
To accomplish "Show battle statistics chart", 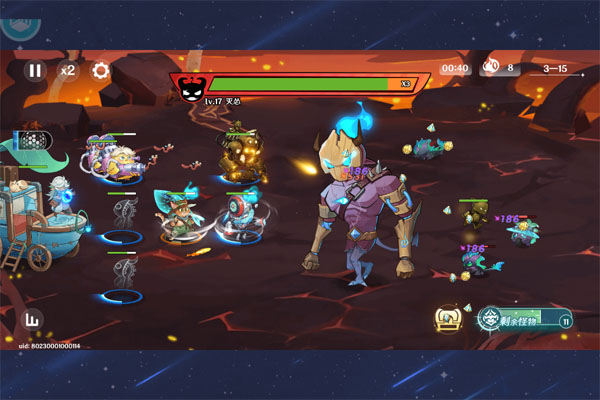I will (34, 322).
